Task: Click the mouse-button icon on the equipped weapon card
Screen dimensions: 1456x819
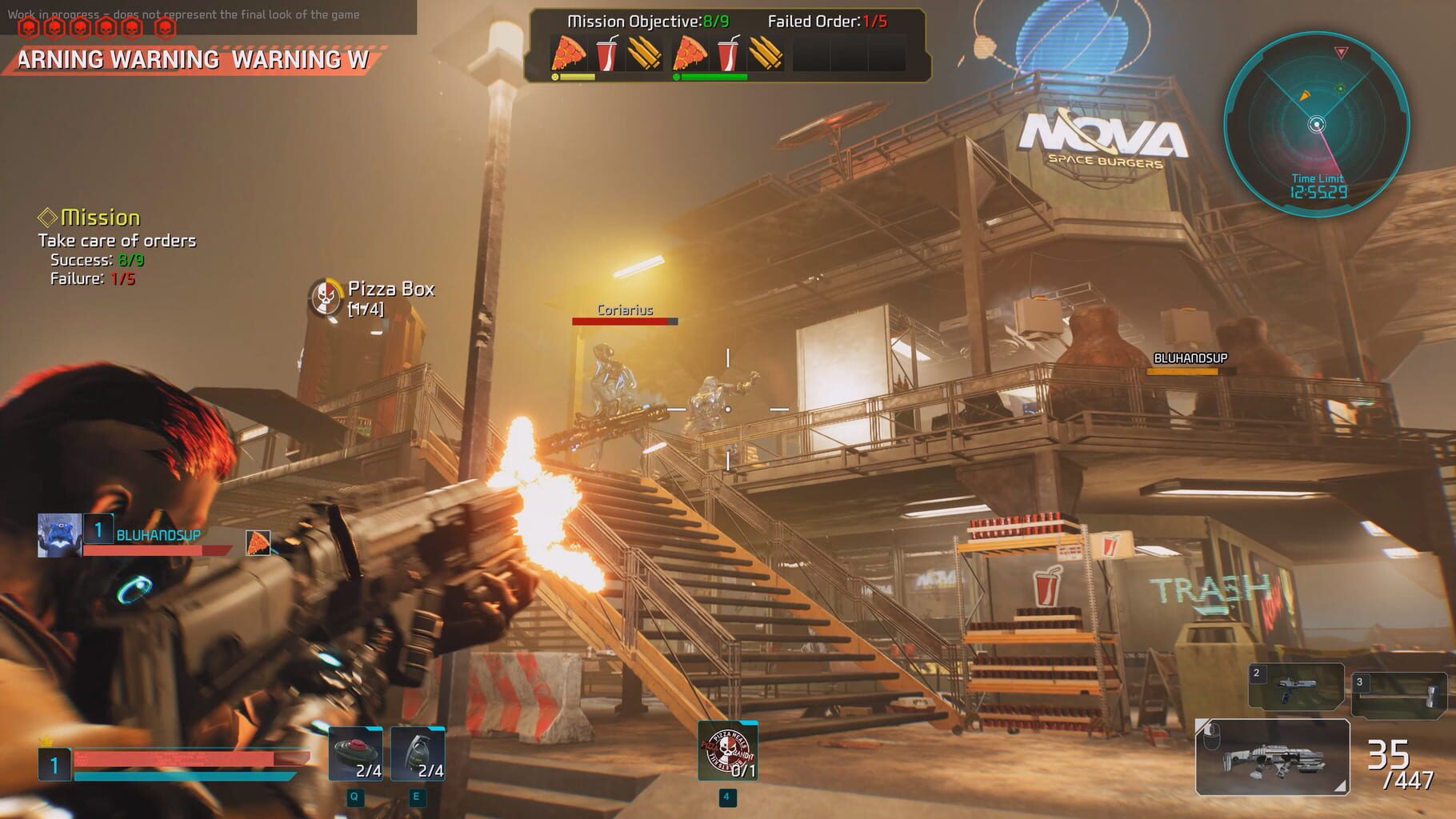Action: pyautogui.click(x=1212, y=735)
